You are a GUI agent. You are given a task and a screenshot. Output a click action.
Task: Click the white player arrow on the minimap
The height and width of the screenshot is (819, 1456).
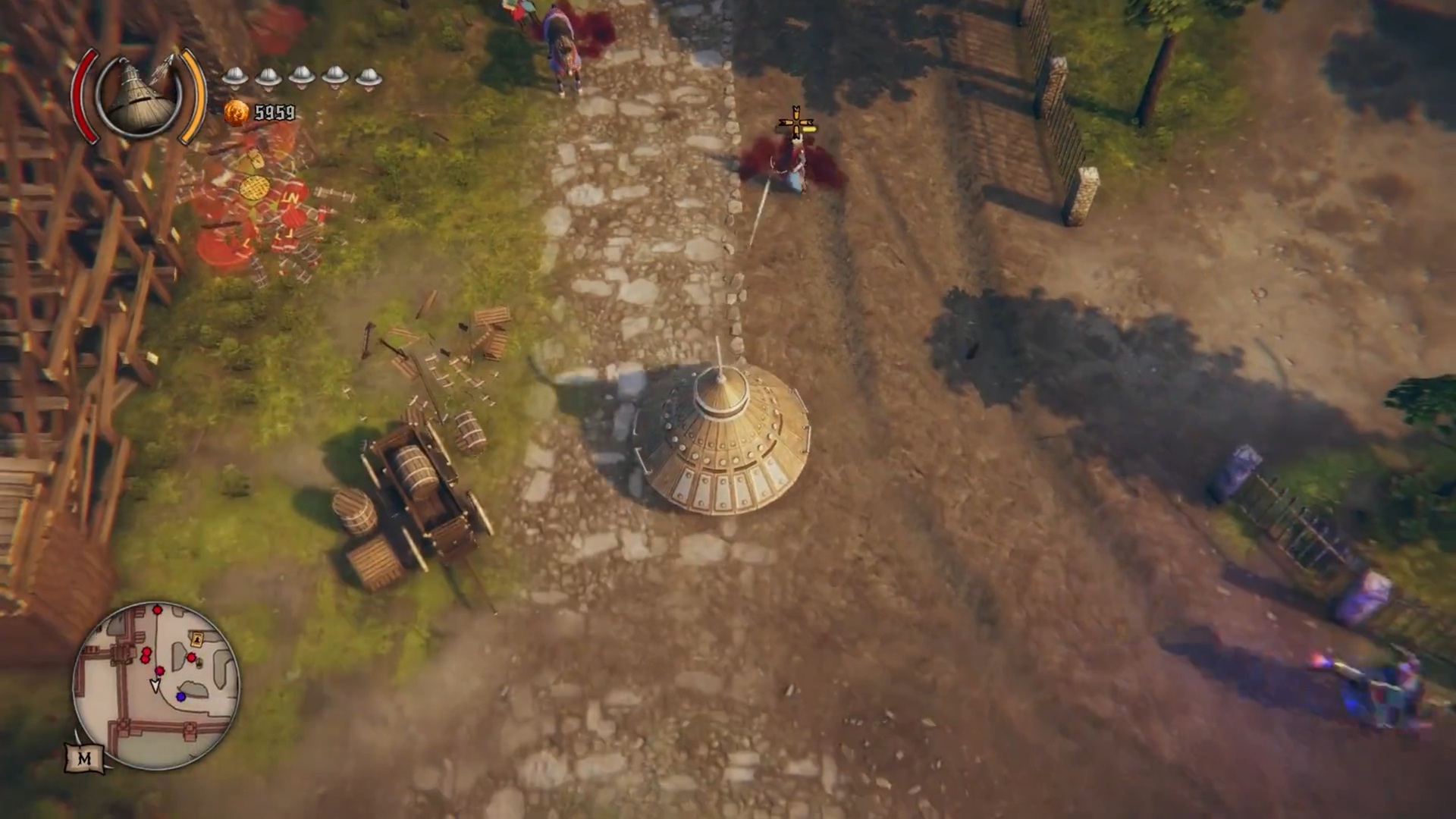(x=156, y=685)
